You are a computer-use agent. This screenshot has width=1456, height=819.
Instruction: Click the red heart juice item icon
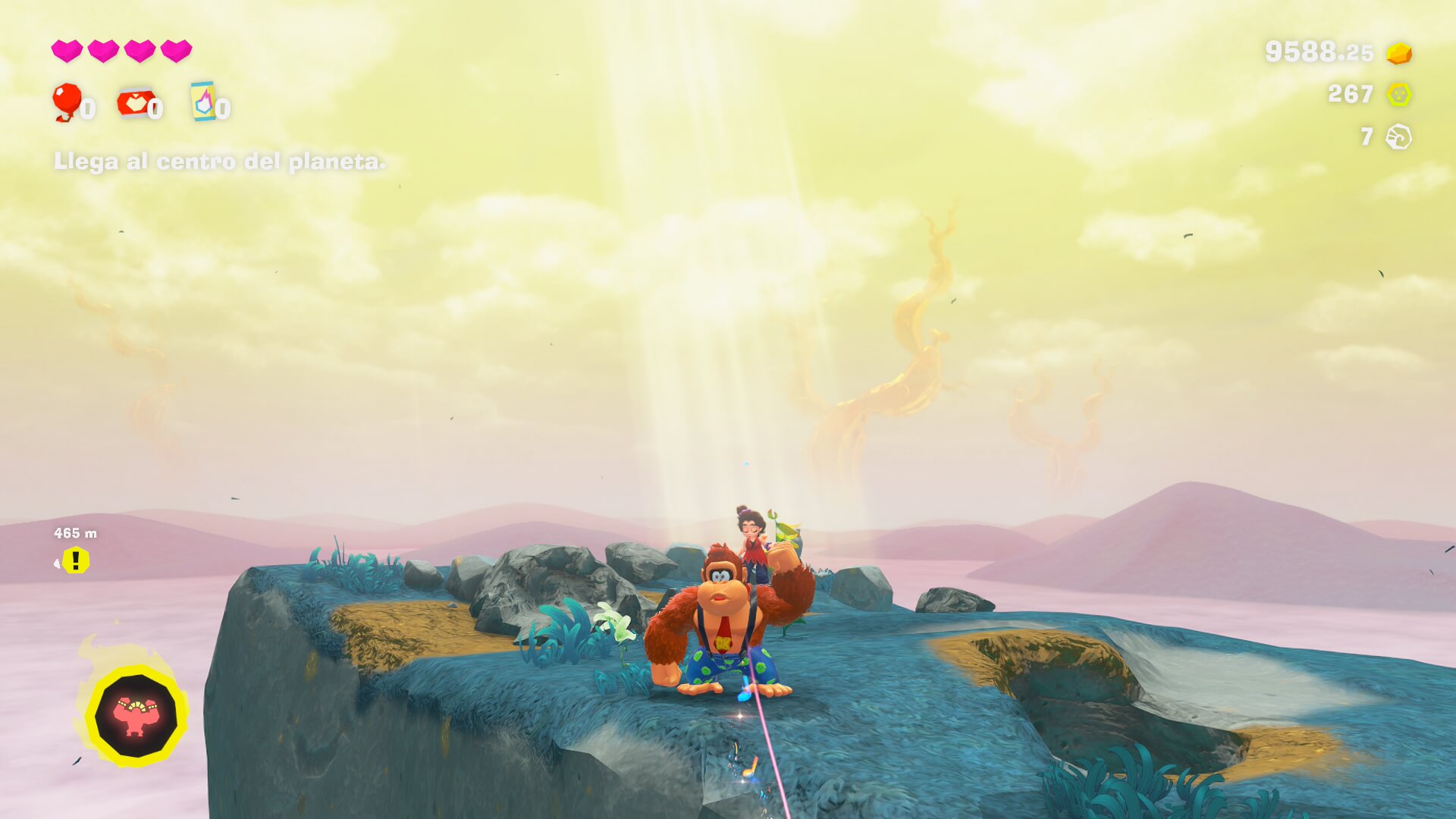134,103
